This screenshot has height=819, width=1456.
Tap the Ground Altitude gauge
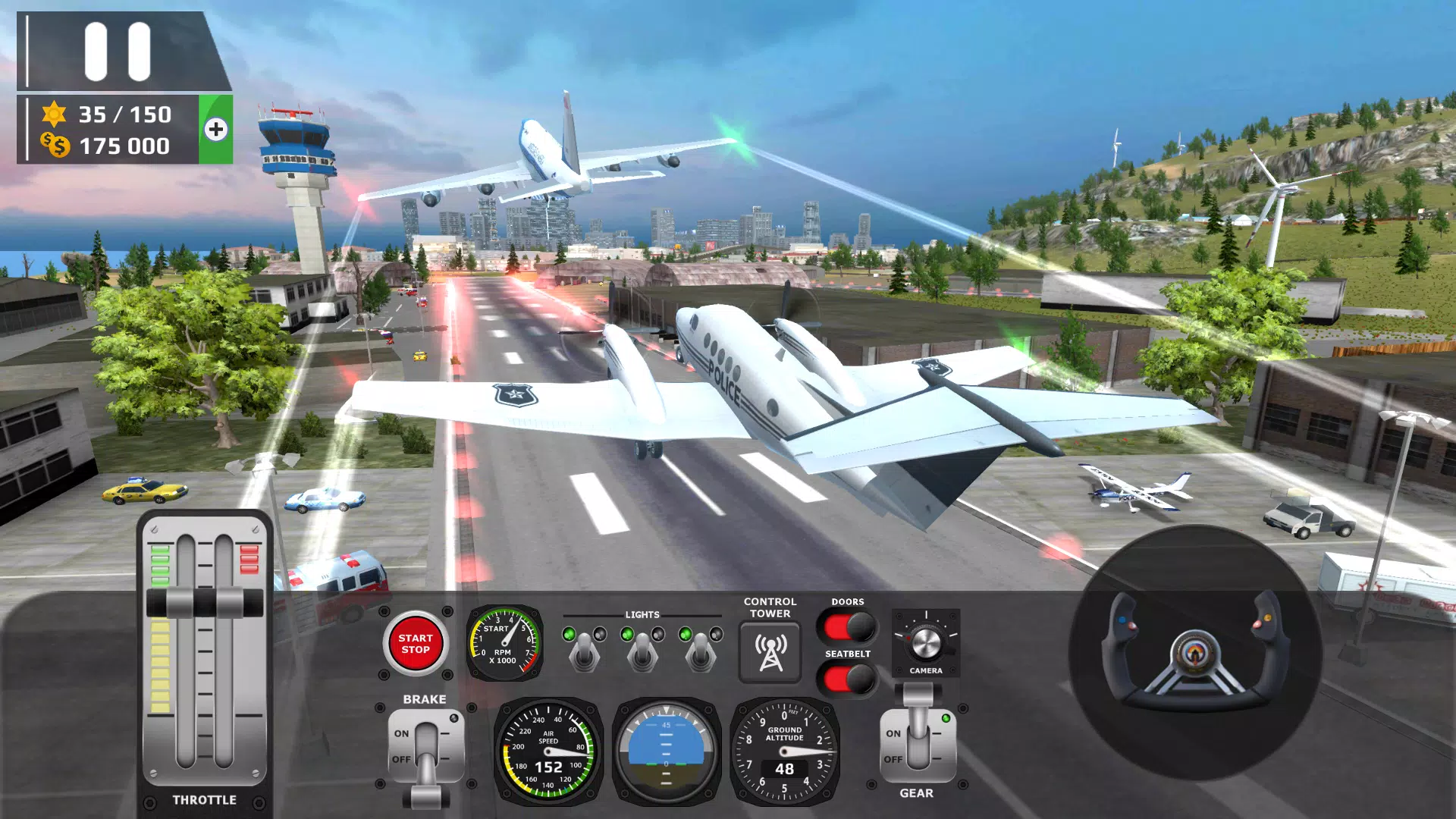(x=786, y=751)
